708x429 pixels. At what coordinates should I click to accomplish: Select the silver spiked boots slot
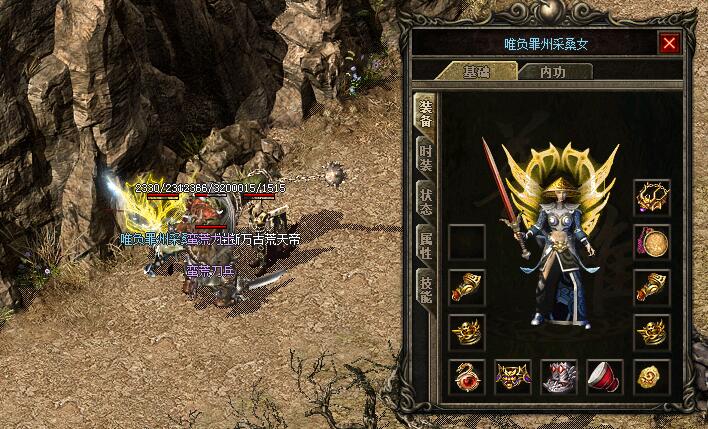559,377
